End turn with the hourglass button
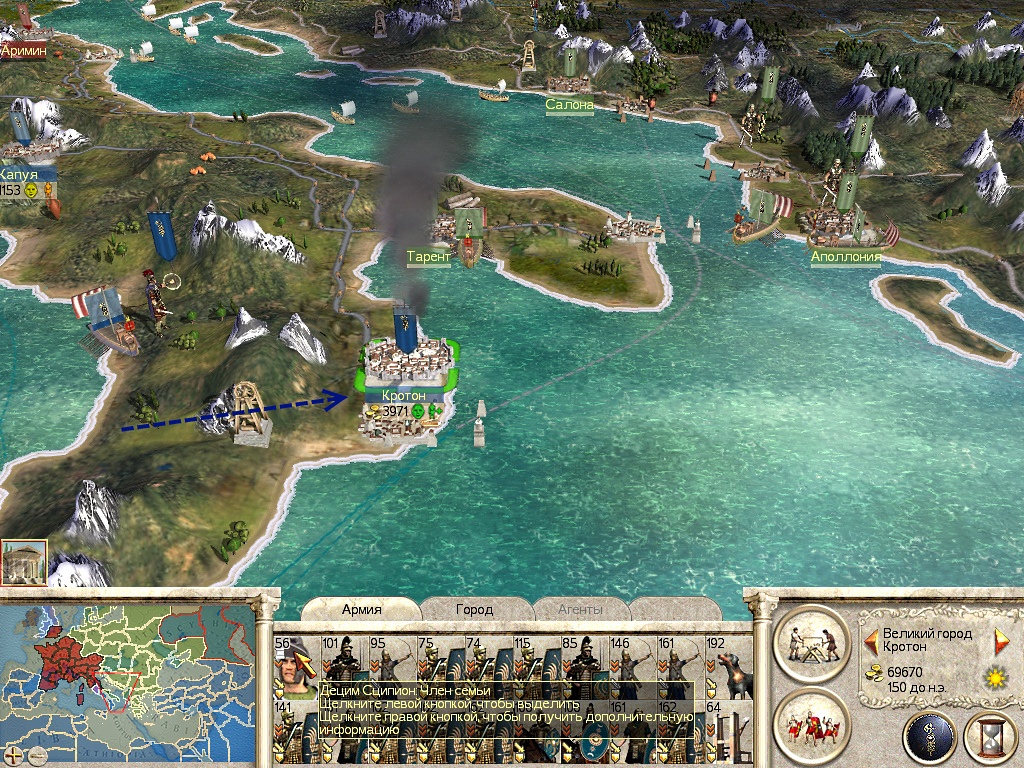1024x768 pixels. [x=990, y=738]
